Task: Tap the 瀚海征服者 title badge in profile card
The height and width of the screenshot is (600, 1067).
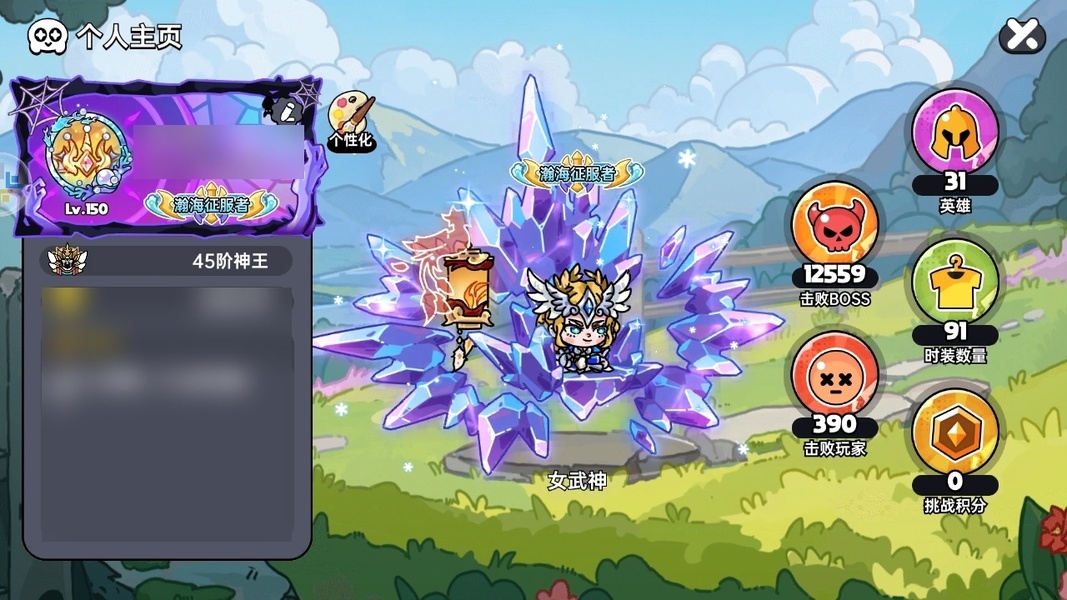Action: 211,203
